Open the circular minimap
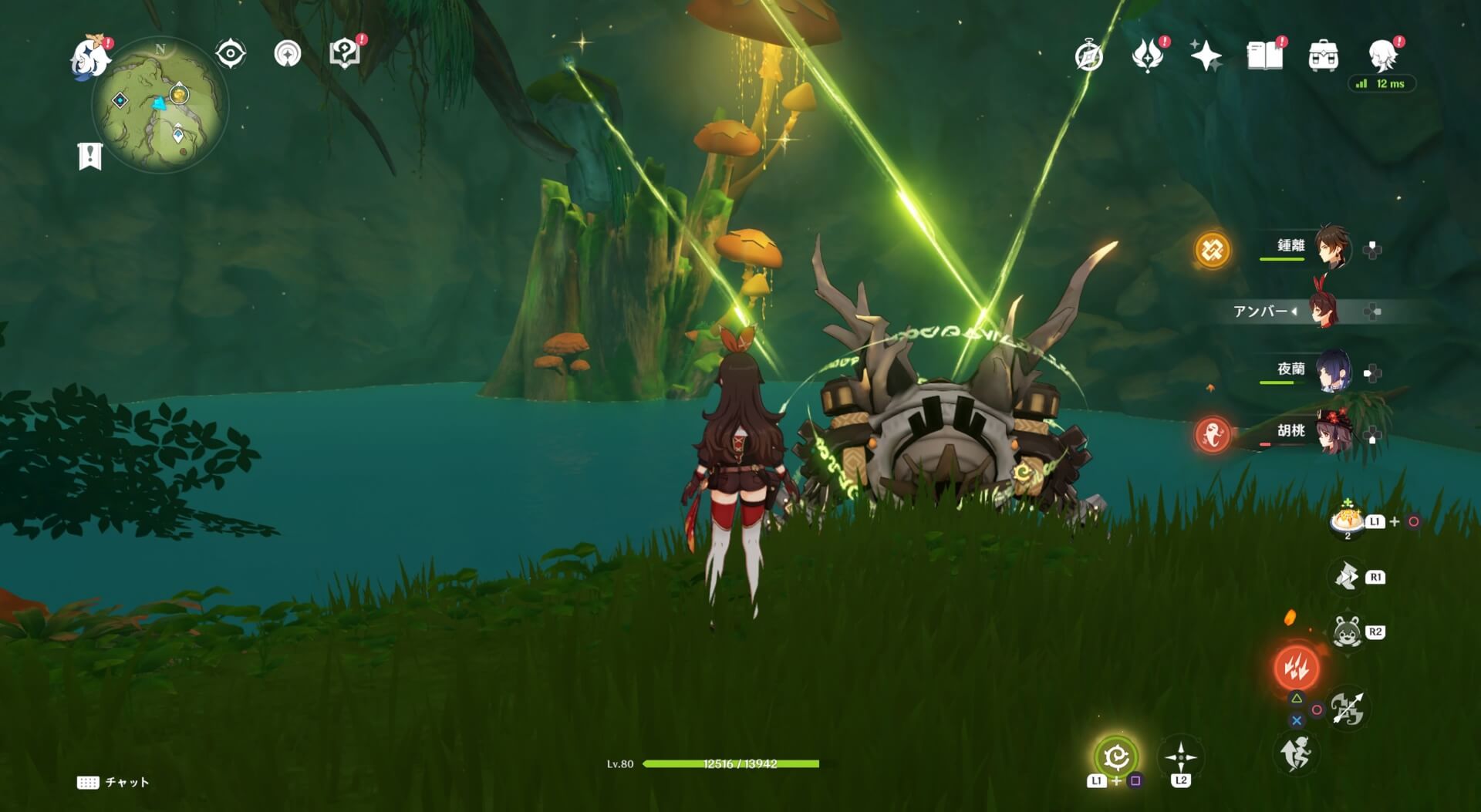Image resolution: width=1481 pixels, height=812 pixels. click(160, 106)
